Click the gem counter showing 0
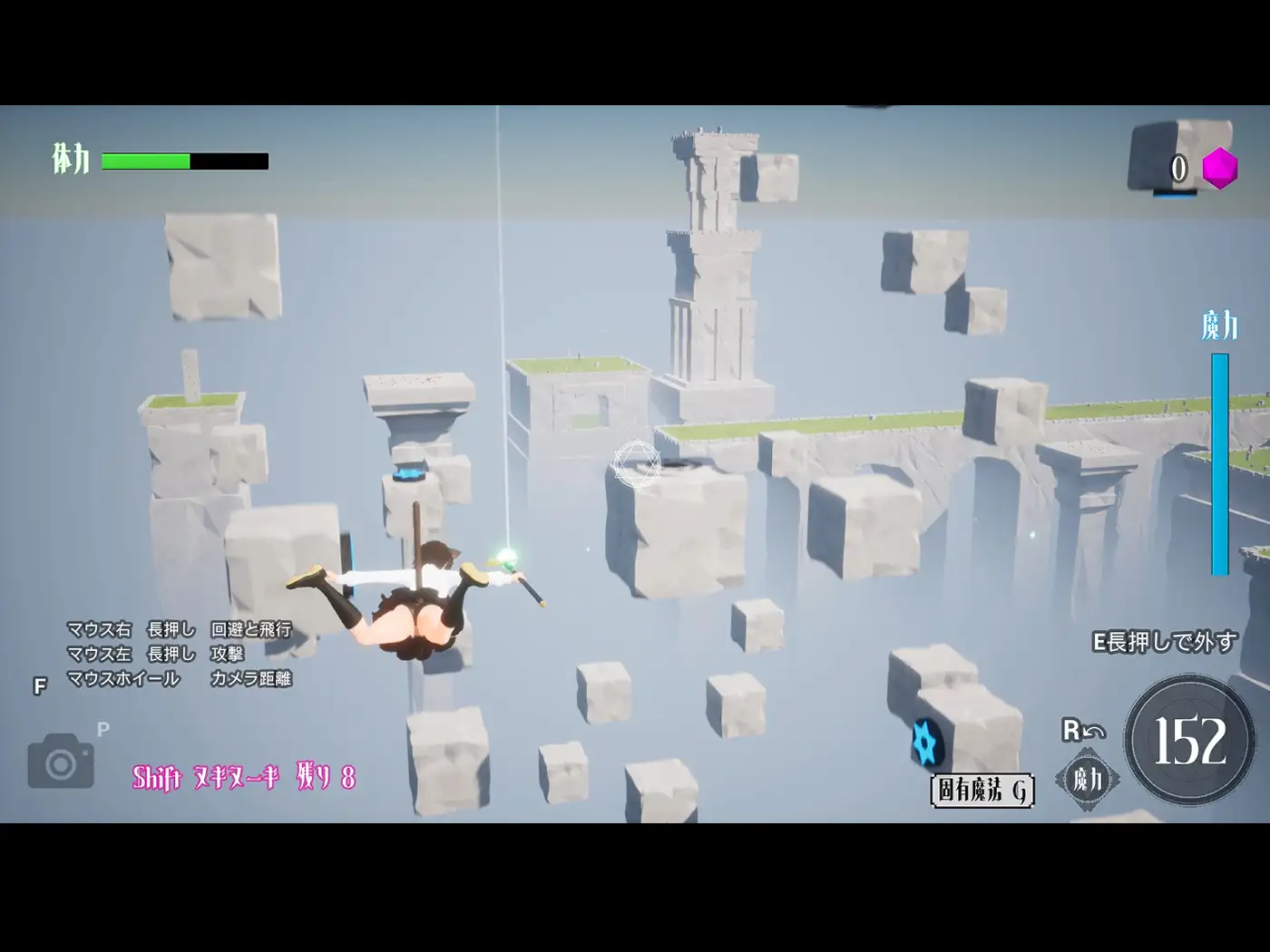This screenshot has width=1270, height=952. tap(1179, 167)
